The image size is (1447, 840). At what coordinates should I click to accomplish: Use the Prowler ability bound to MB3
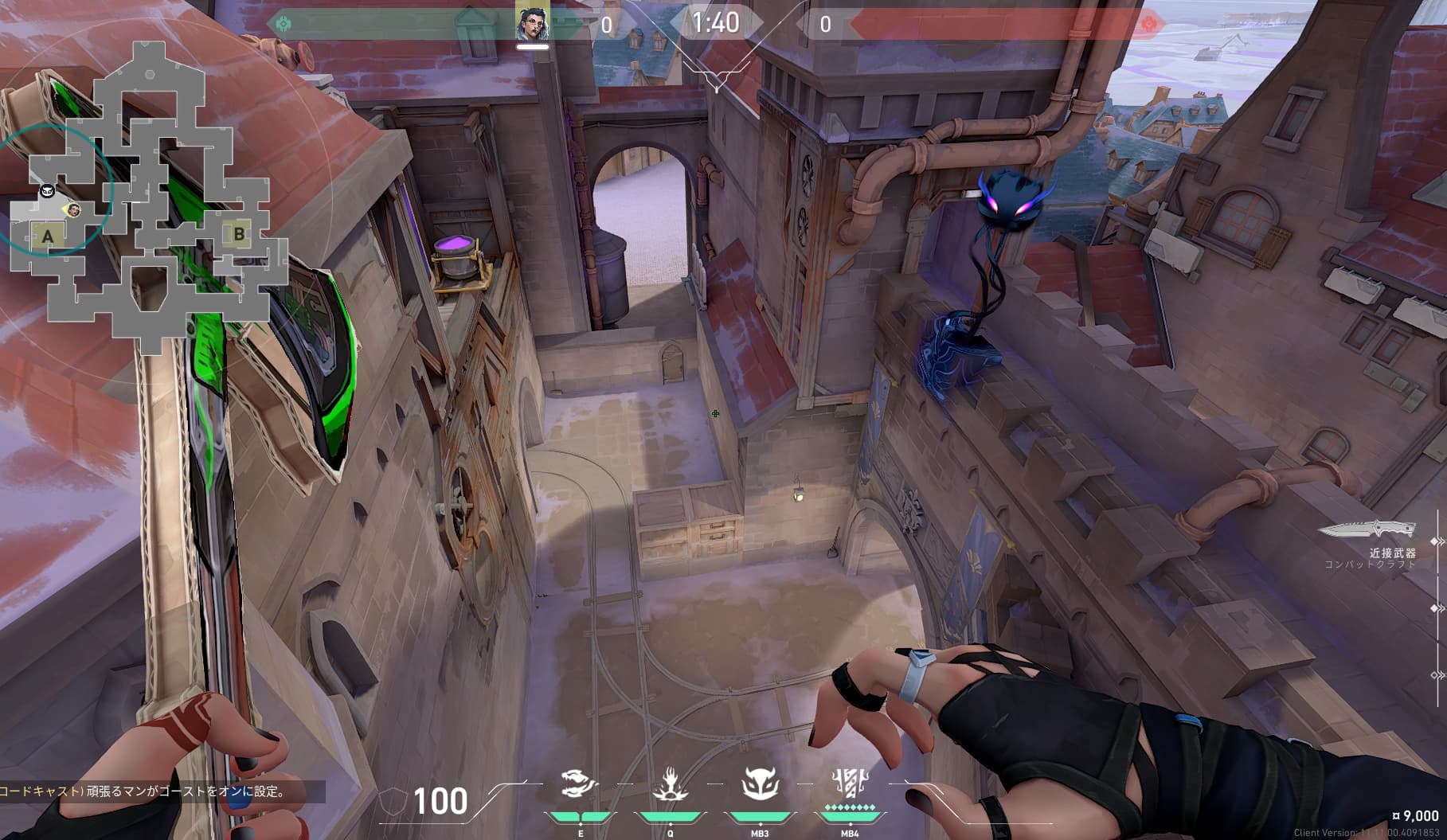point(759,784)
